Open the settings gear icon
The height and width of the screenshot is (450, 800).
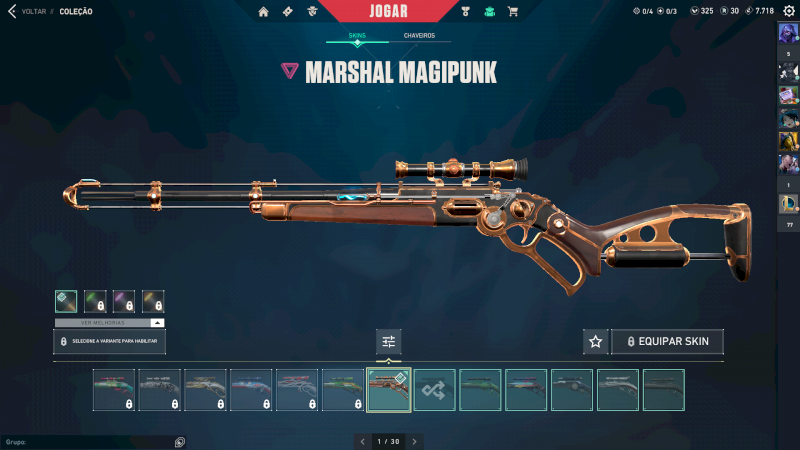[788, 11]
